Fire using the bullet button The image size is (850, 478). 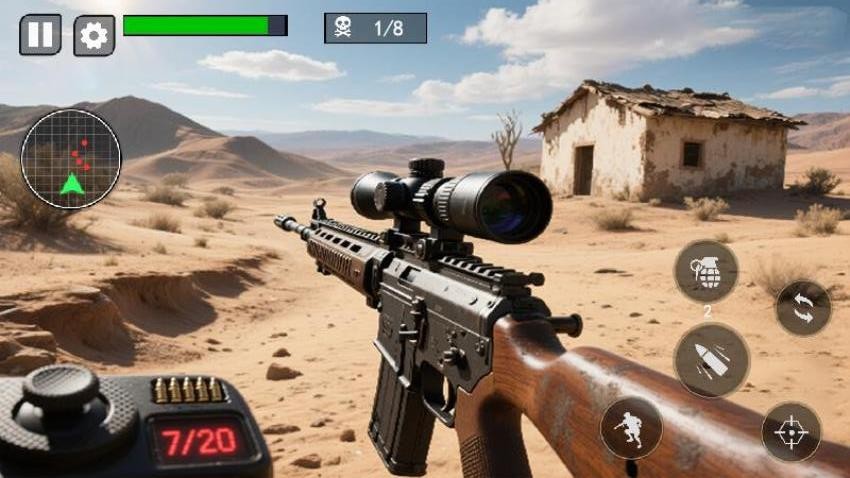[x=711, y=360]
